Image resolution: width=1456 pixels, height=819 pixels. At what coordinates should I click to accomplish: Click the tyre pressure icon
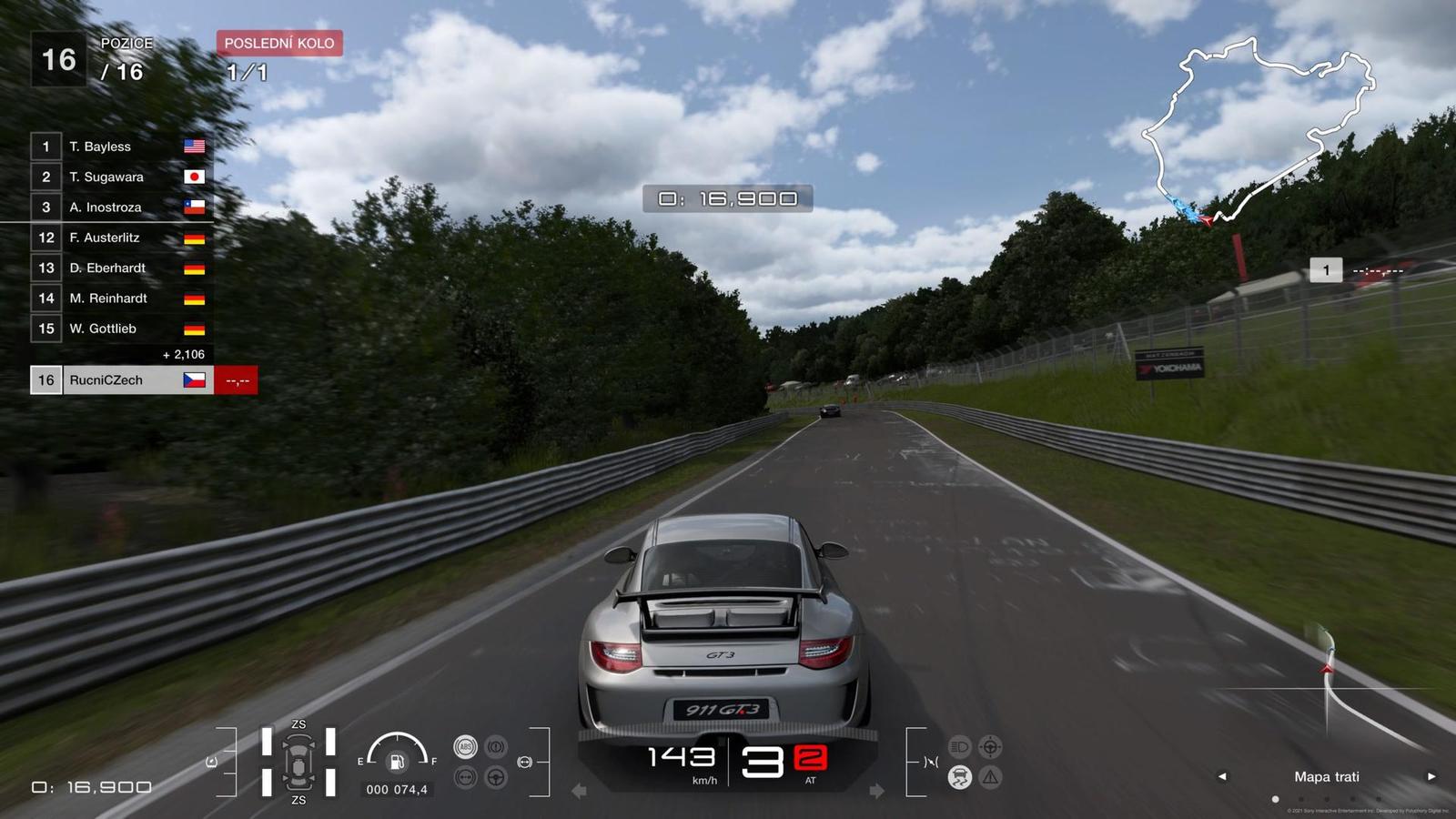(x=465, y=777)
